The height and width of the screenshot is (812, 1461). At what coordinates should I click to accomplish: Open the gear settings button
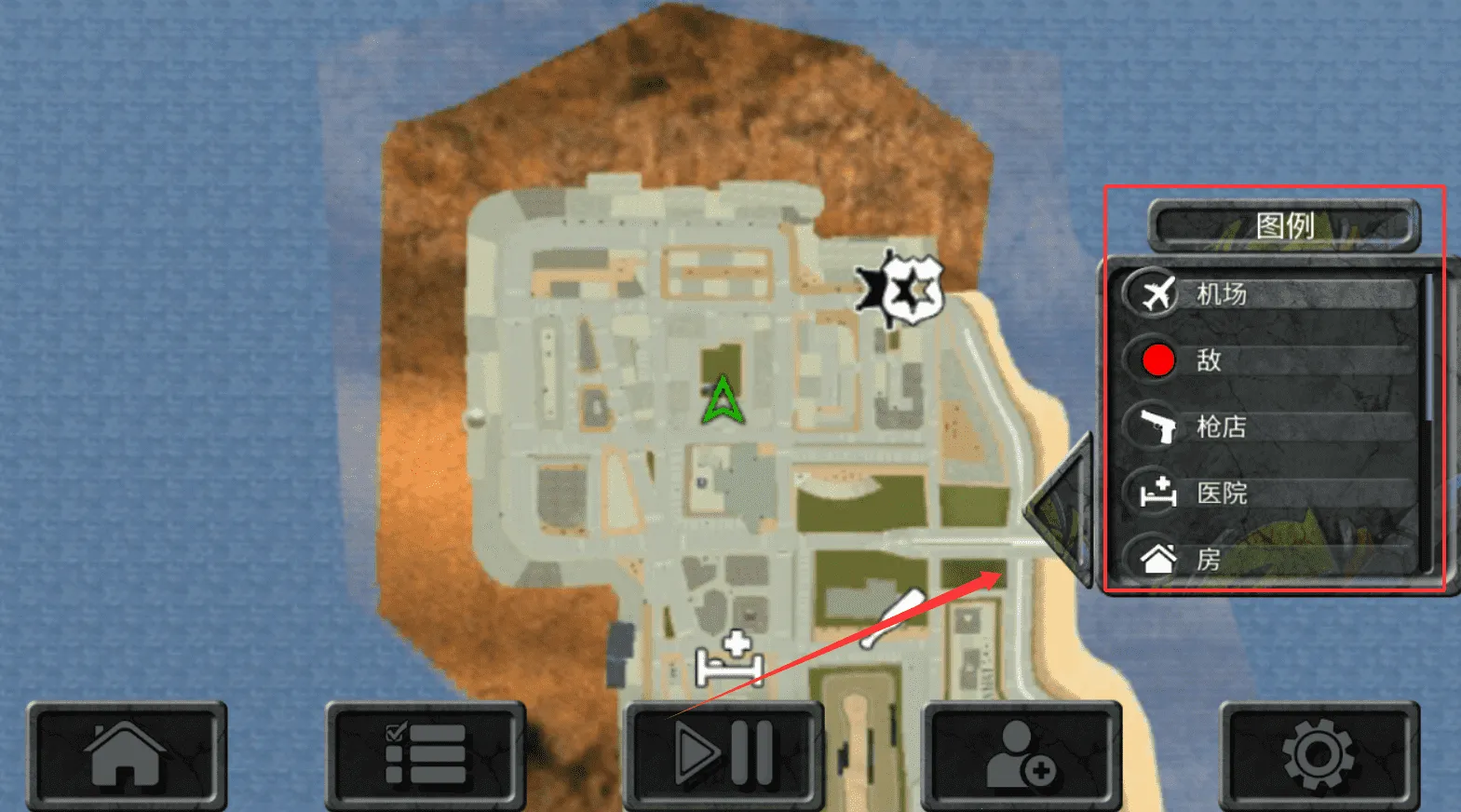(x=1319, y=755)
